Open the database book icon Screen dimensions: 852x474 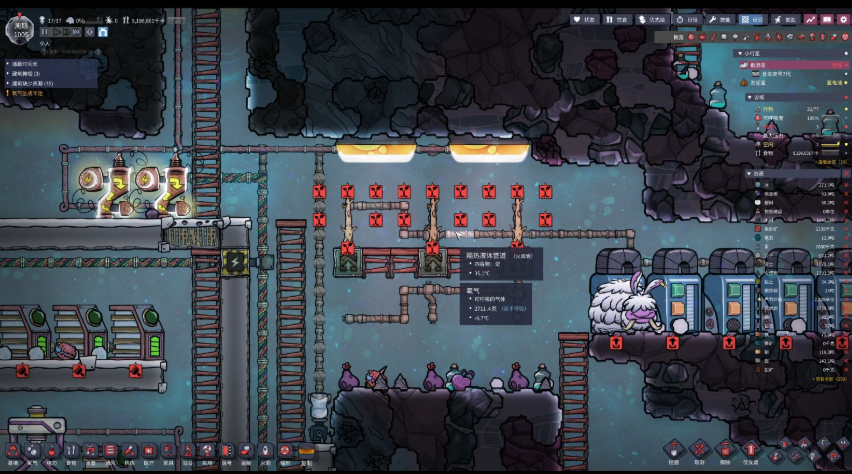coord(827,19)
